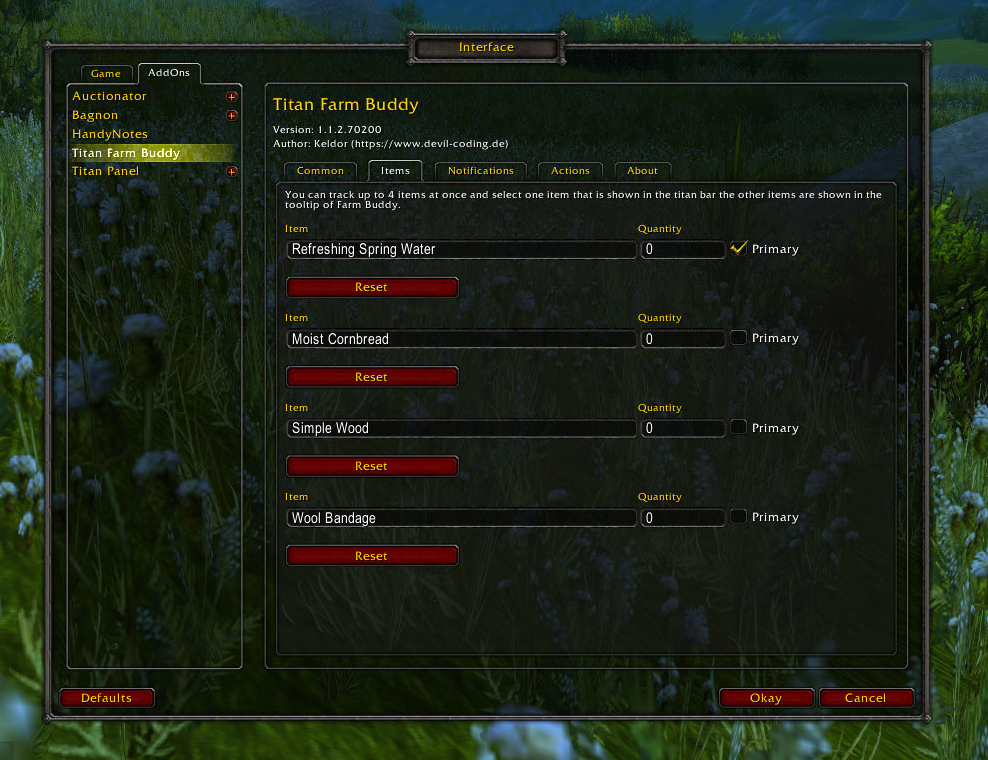Mark Simple Wood as Primary
Image resolution: width=988 pixels, height=760 pixels.
point(739,428)
